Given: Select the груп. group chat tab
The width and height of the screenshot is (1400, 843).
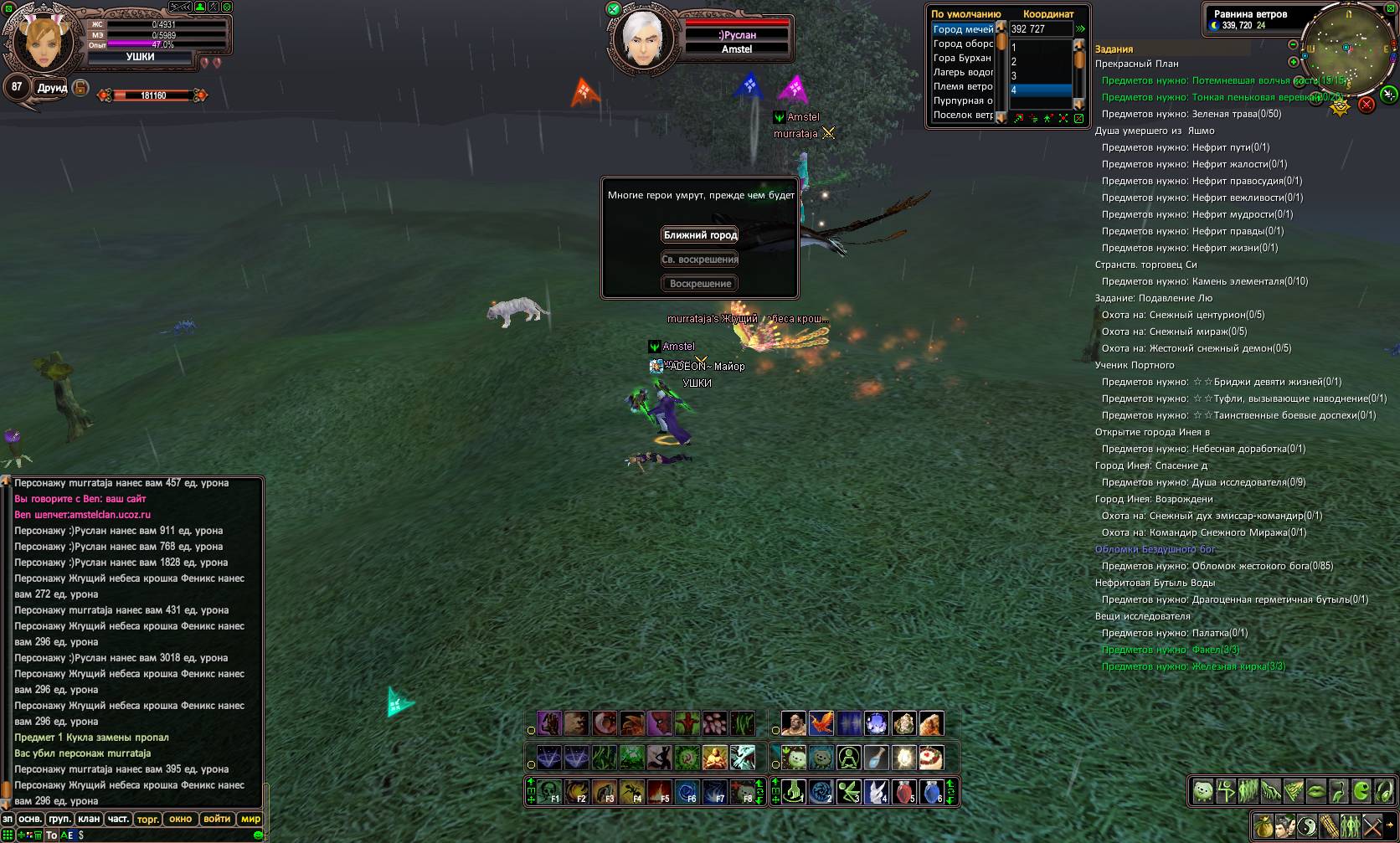Looking at the screenshot, I should tap(59, 819).
